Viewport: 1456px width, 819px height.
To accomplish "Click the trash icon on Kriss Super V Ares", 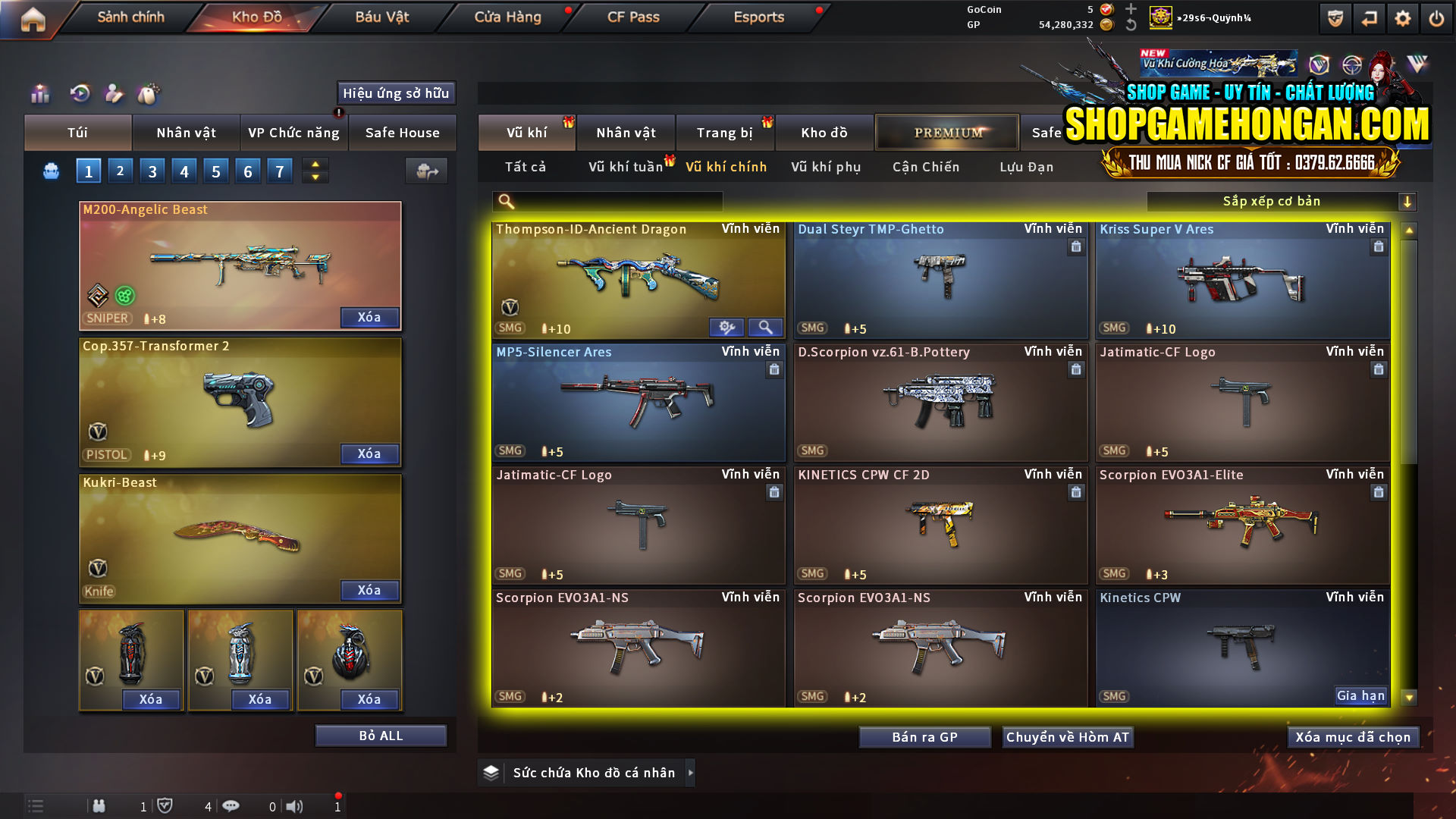I will (x=1378, y=246).
